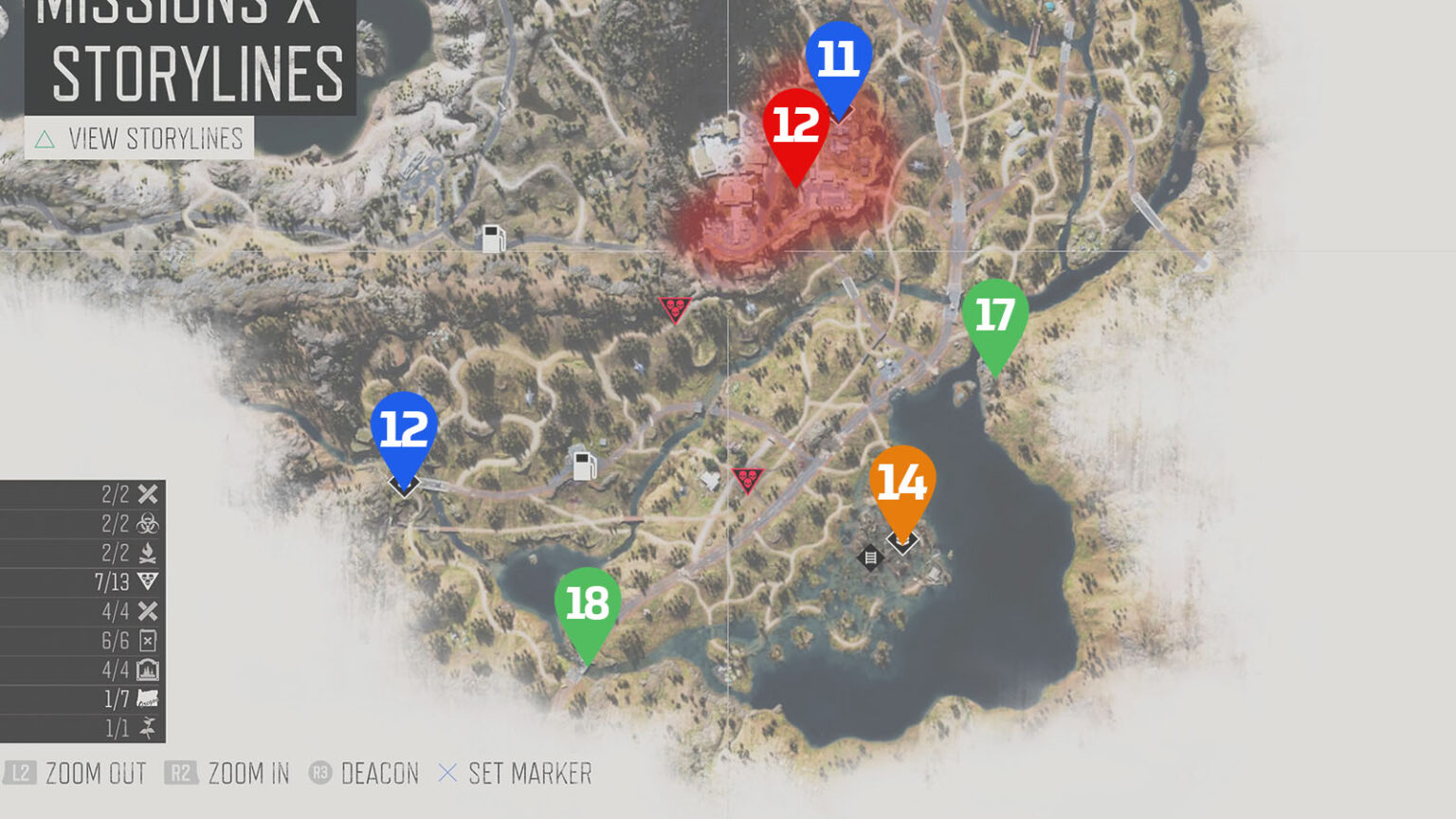Select the campfire ambush camp legend icon
The height and width of the screenshot is (819, 1456).
tap(148, 552)
